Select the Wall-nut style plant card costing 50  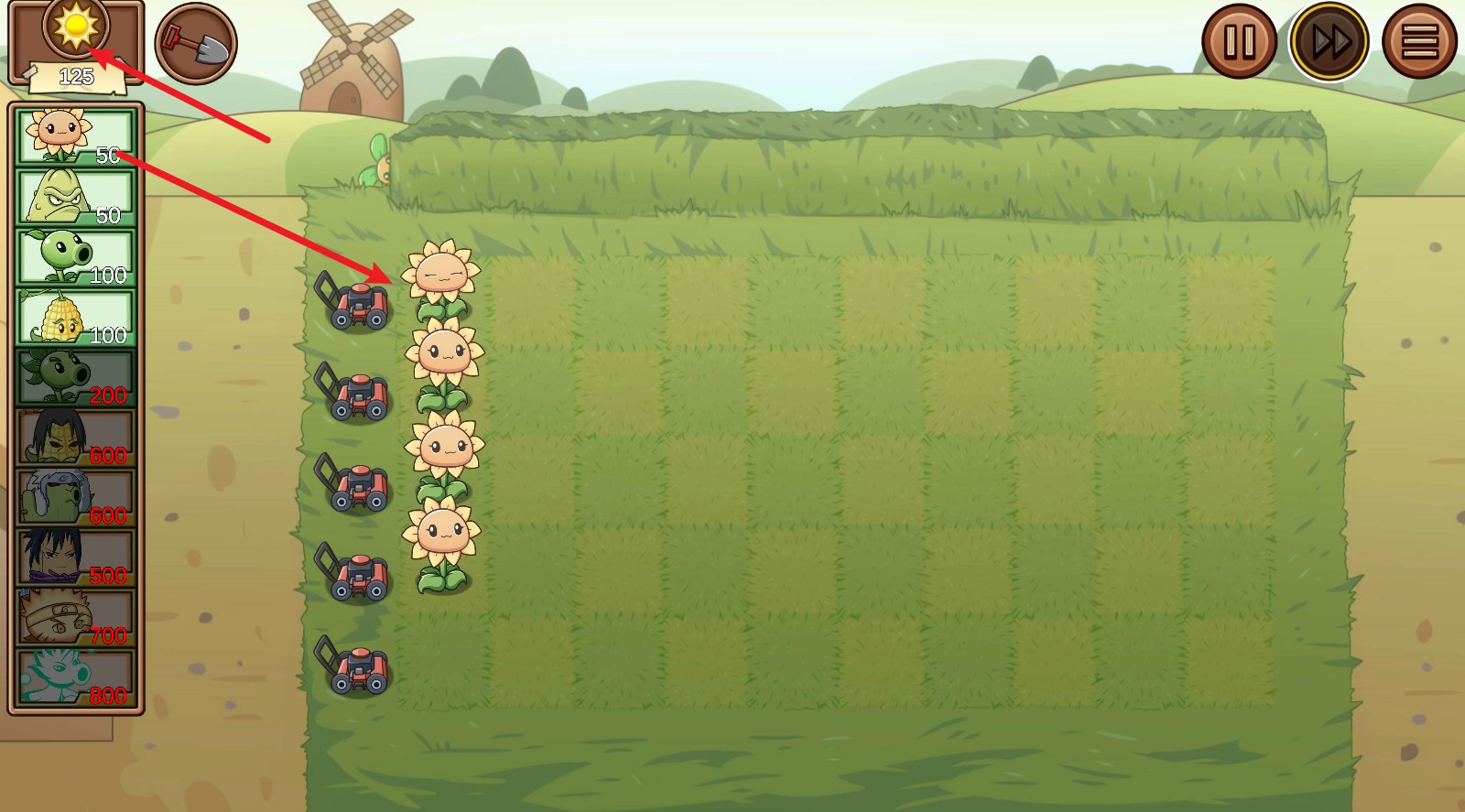71,194
